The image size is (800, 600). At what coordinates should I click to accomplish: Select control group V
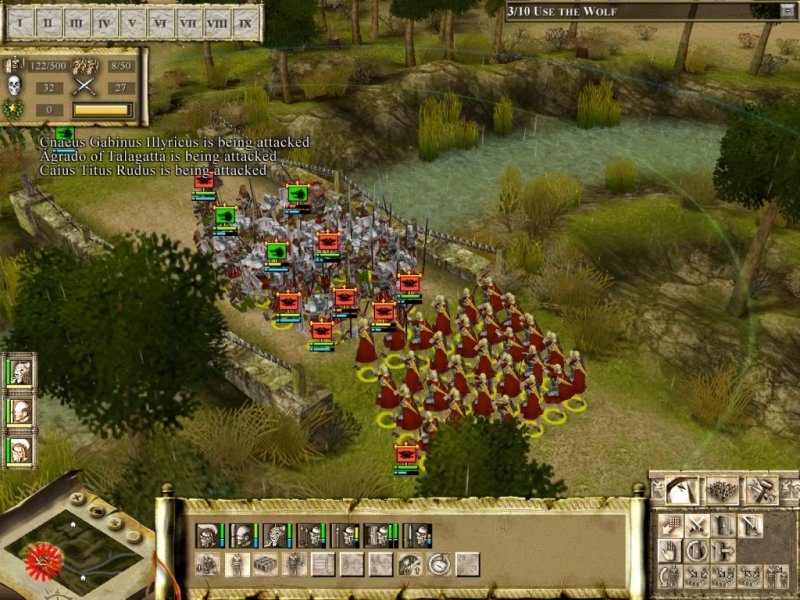tap(133, 20)
